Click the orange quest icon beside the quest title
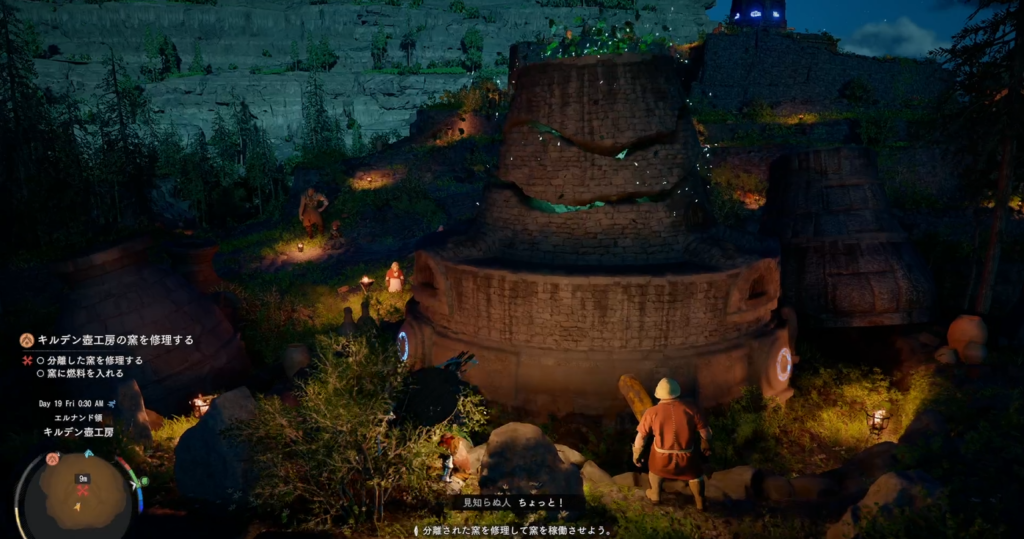The height and width of the screenshot is (539, 1024). click(27, 340)
